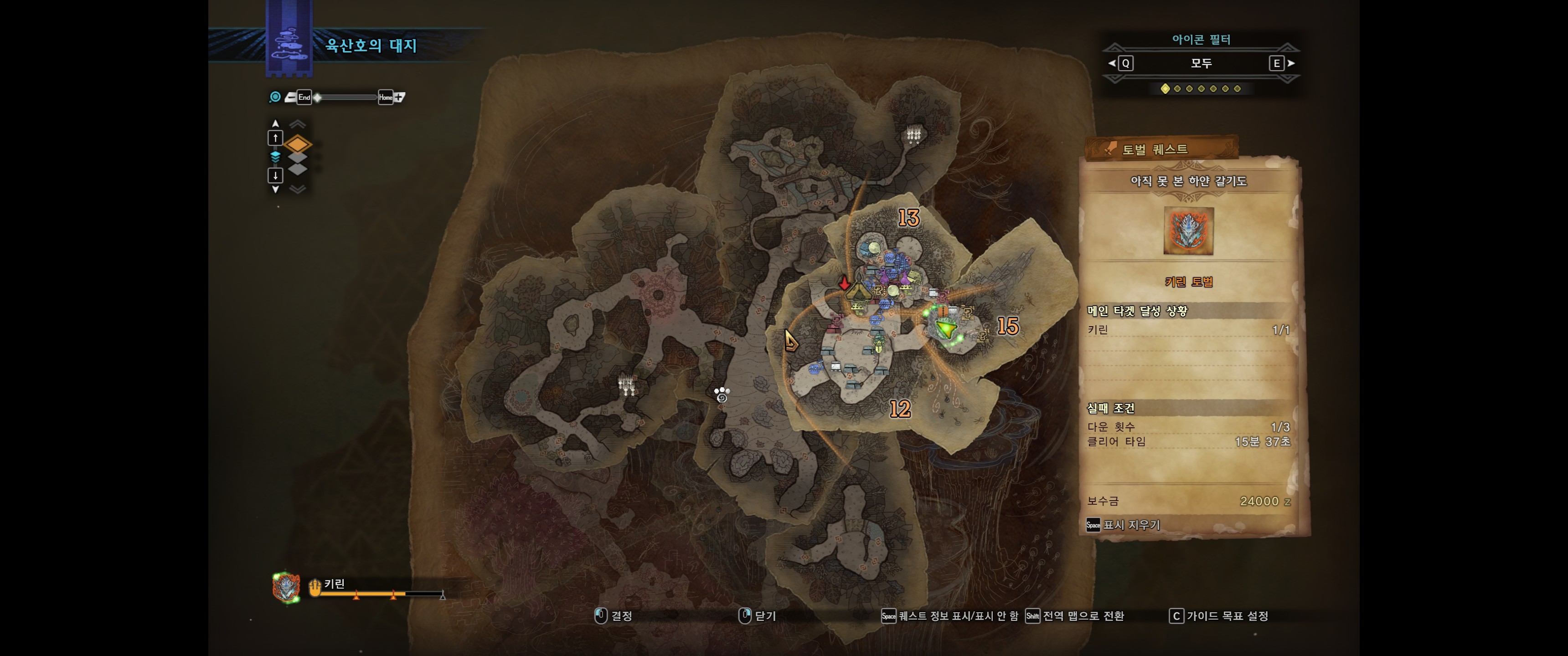The height and width of the screenshot is (656, 1568).
Task: Move up one map layer
Action: click(275, 138)
